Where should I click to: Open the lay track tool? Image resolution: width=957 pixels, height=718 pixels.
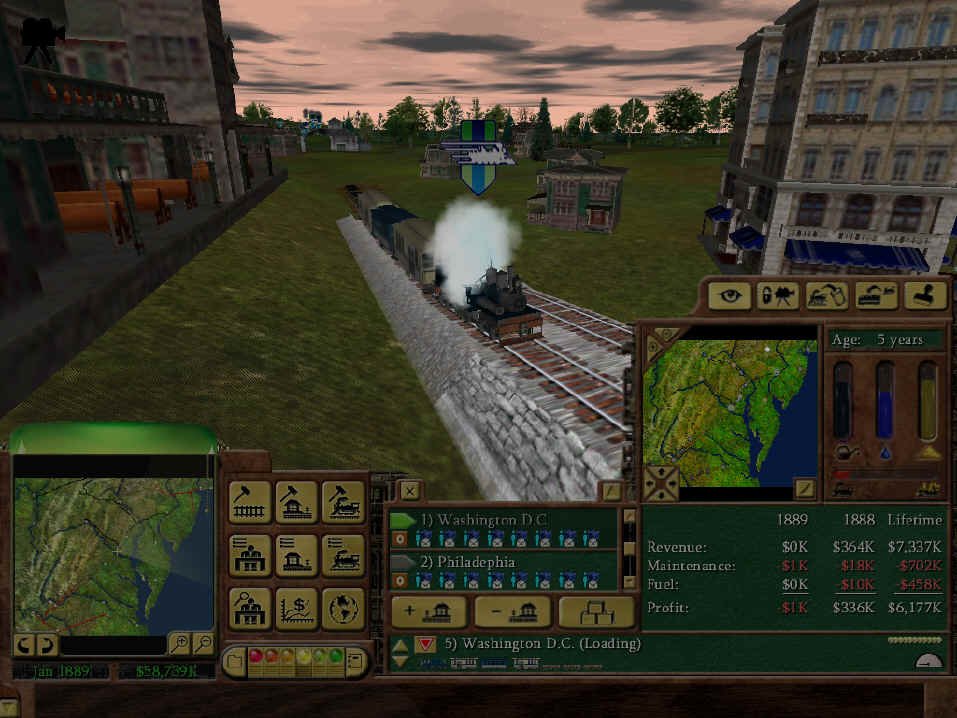pyautogui.click(x=250, y=502)
